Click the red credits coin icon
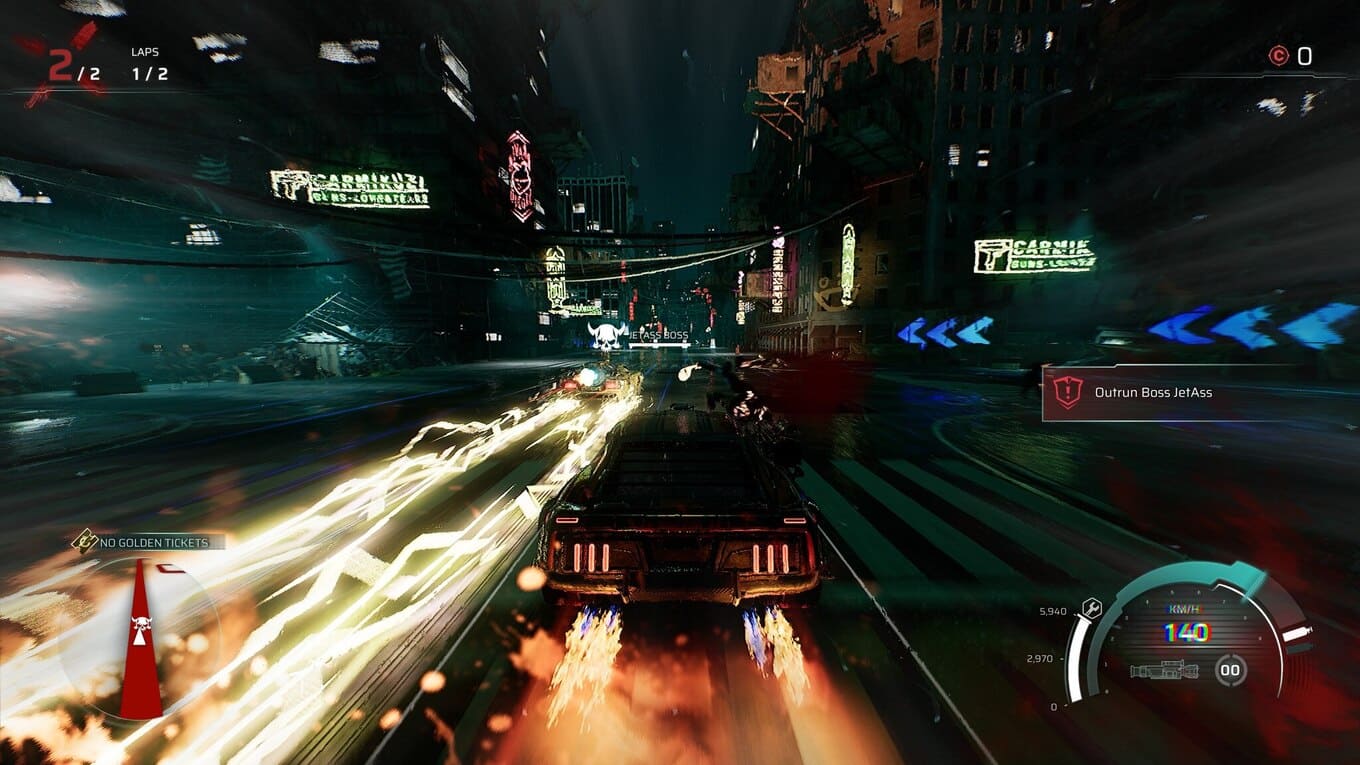Screen dimensions: 1360x765 coord(1278,56)
